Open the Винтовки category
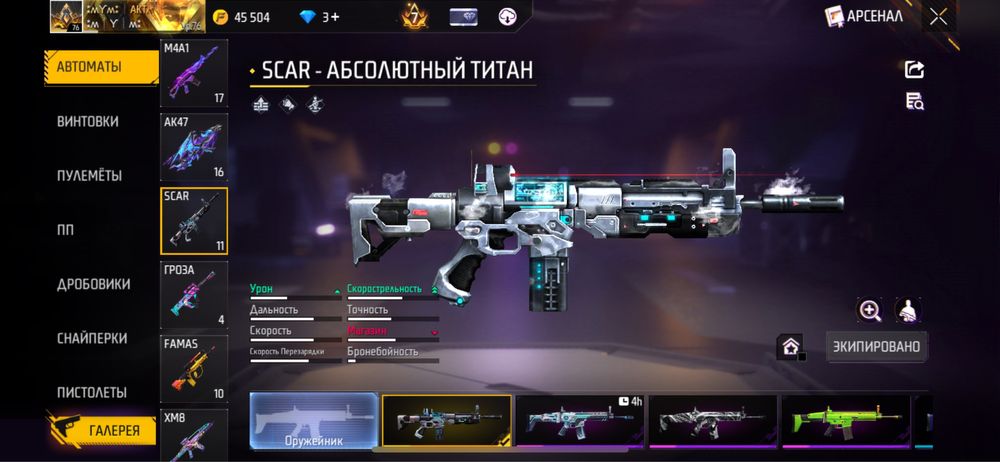 coord(88,121)
